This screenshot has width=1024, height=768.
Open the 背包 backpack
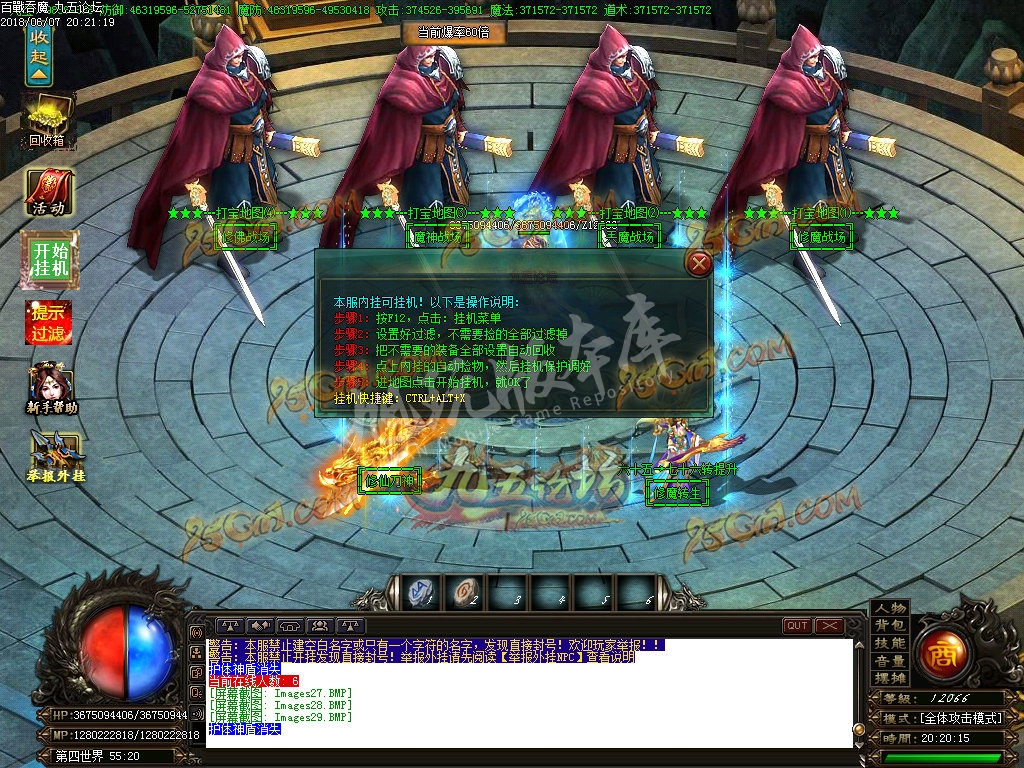(x=889, y=626)
